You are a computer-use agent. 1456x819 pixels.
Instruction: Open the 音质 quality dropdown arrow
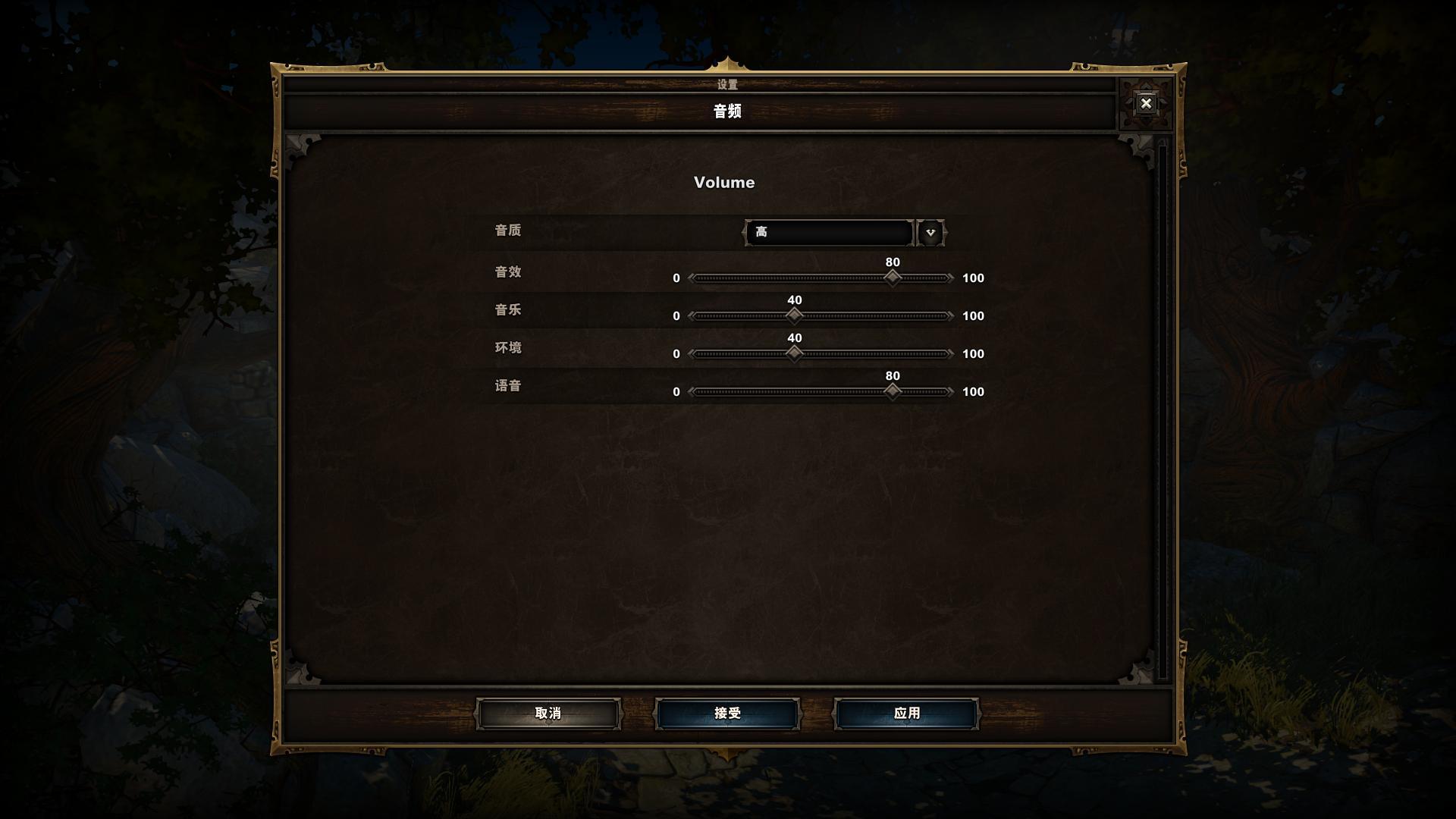coord(930,233)
